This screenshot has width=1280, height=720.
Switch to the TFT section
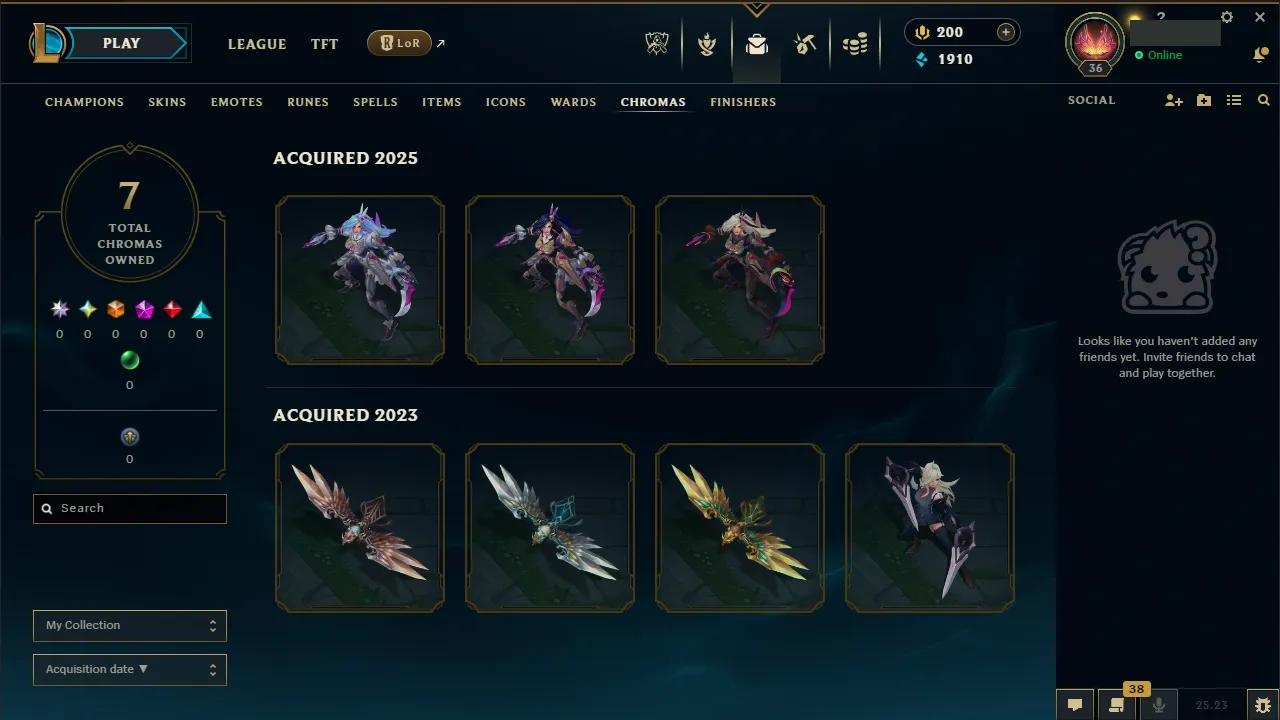pos(324,44)
